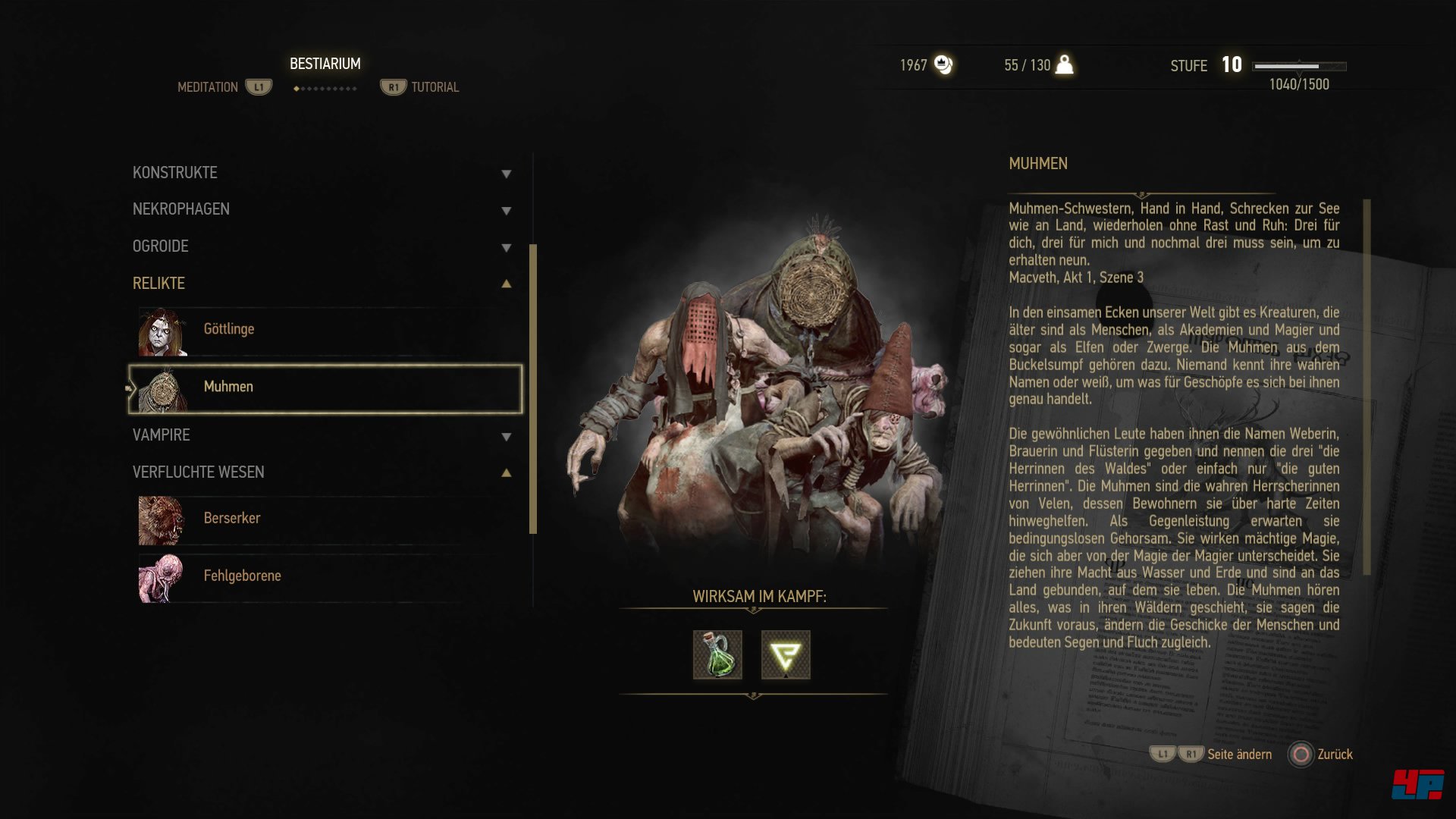Switch to the Meditation tab
Image resolution: width=1456 pixels, height=819 pixels.
coord(208,88)
